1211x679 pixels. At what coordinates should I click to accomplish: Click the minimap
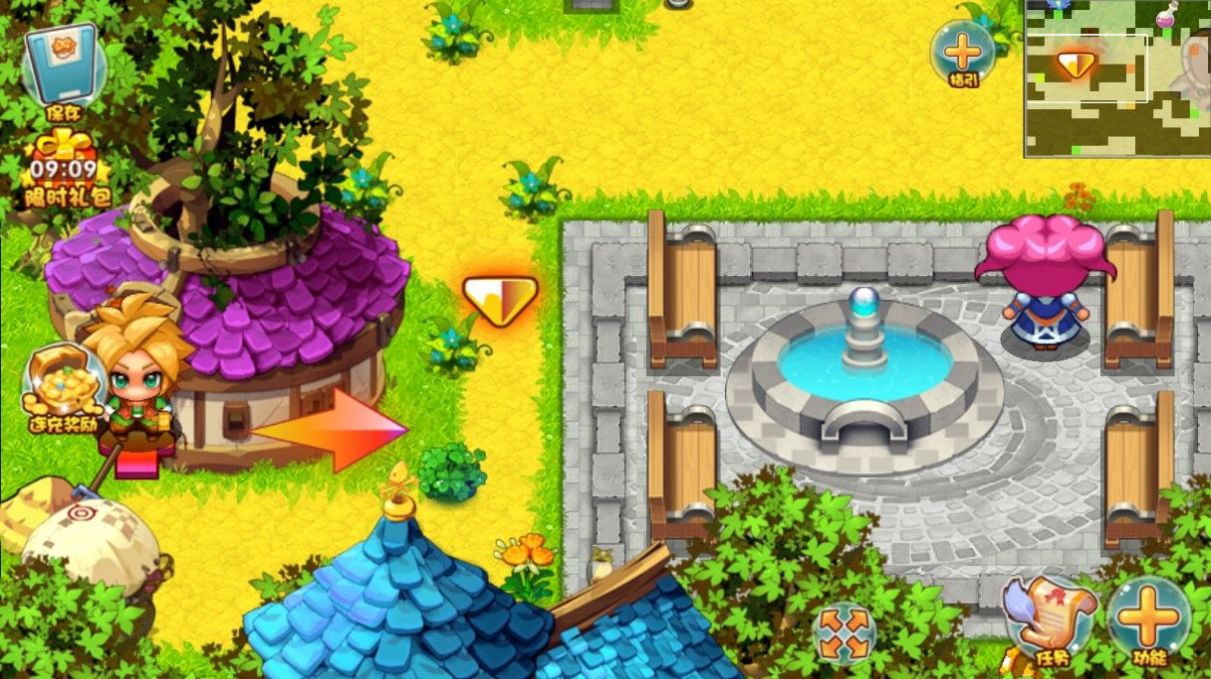tap(1116, 90)
